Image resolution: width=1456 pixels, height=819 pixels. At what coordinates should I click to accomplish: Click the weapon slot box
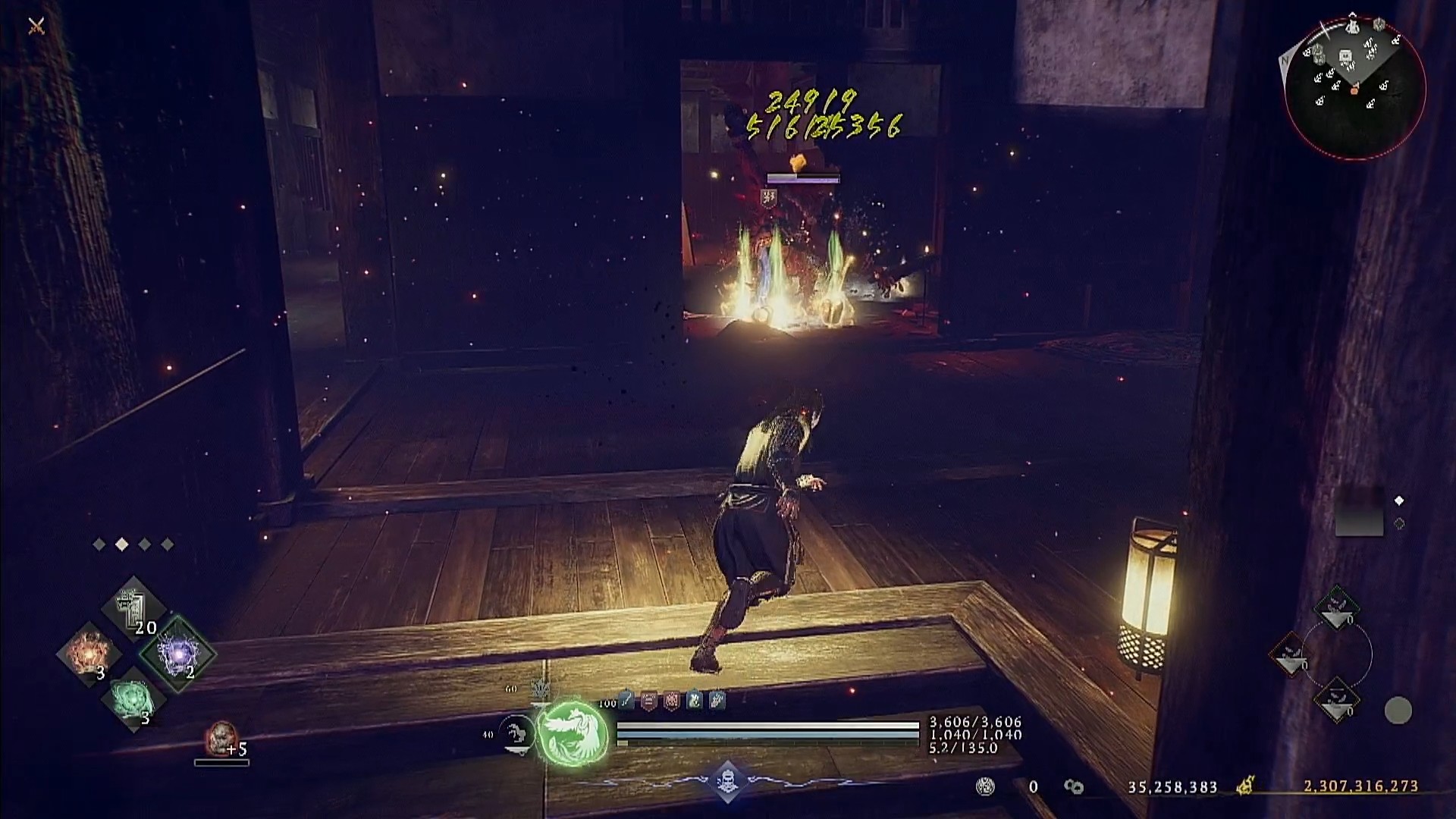coord(1358,513)
